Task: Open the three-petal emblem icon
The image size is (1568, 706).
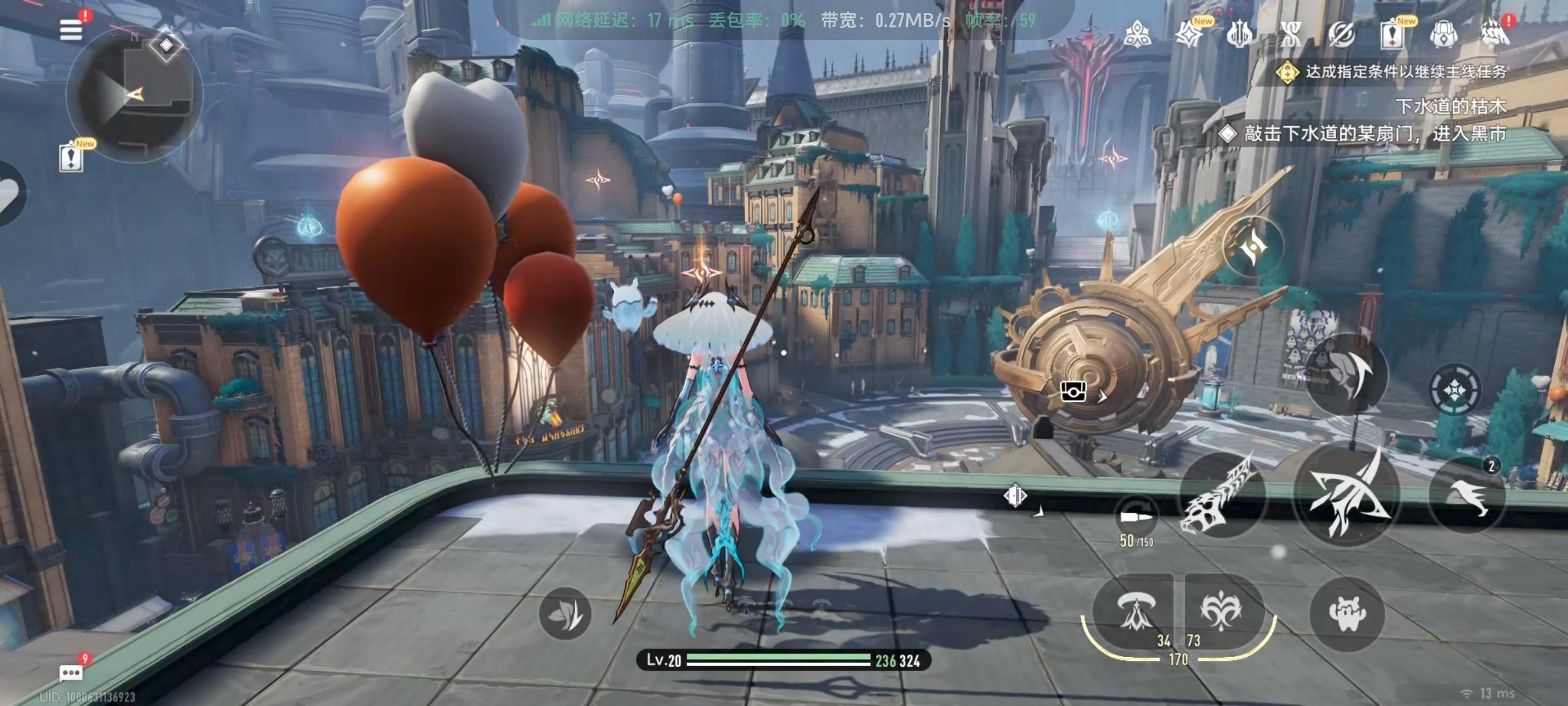Action: point(1137,34)
